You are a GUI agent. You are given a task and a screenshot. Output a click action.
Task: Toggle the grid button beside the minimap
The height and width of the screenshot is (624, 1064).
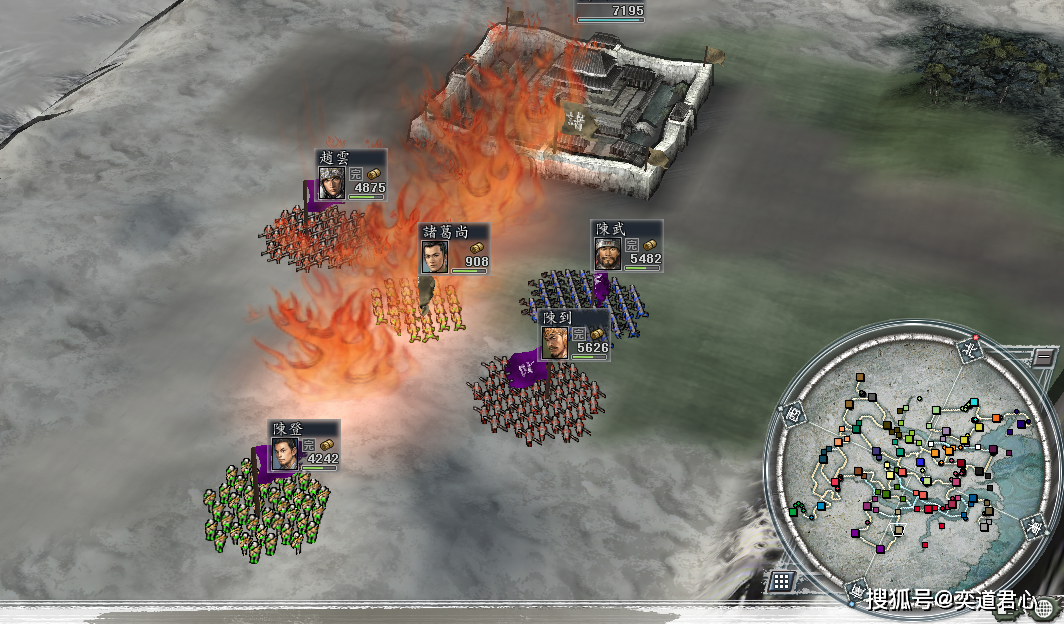tap(781, 580)
